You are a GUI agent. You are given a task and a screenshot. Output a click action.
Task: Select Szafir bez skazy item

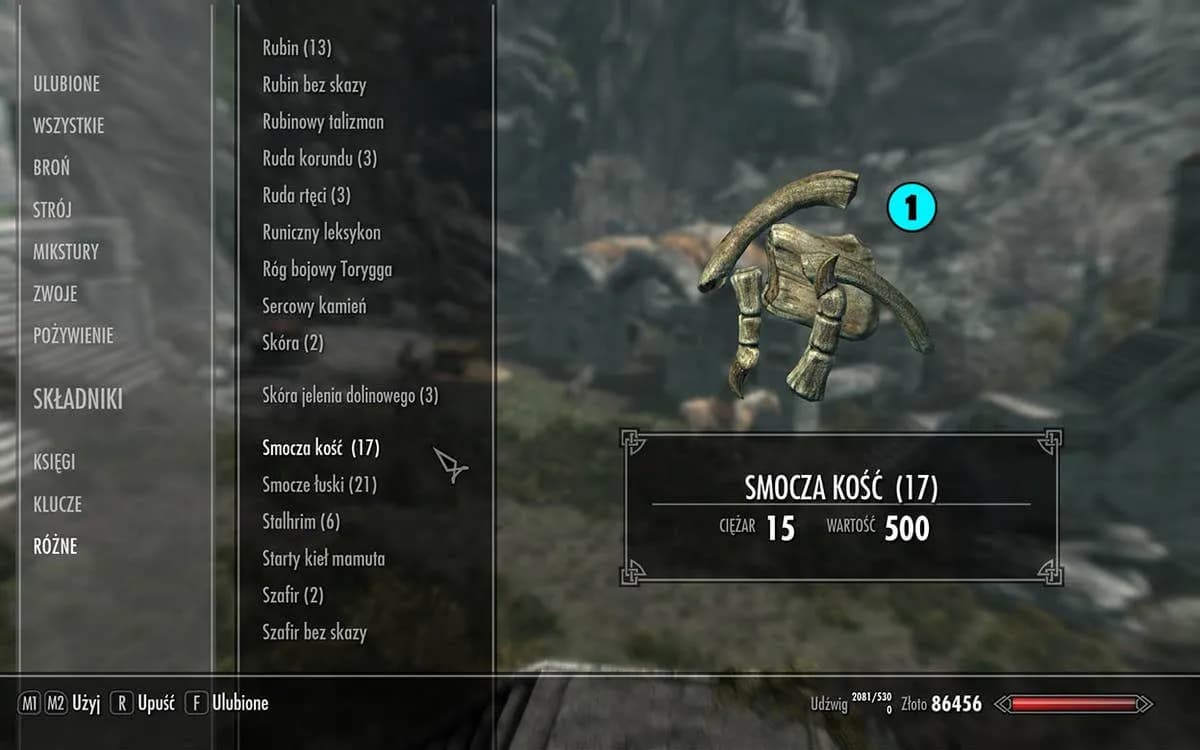pos(314,632)
